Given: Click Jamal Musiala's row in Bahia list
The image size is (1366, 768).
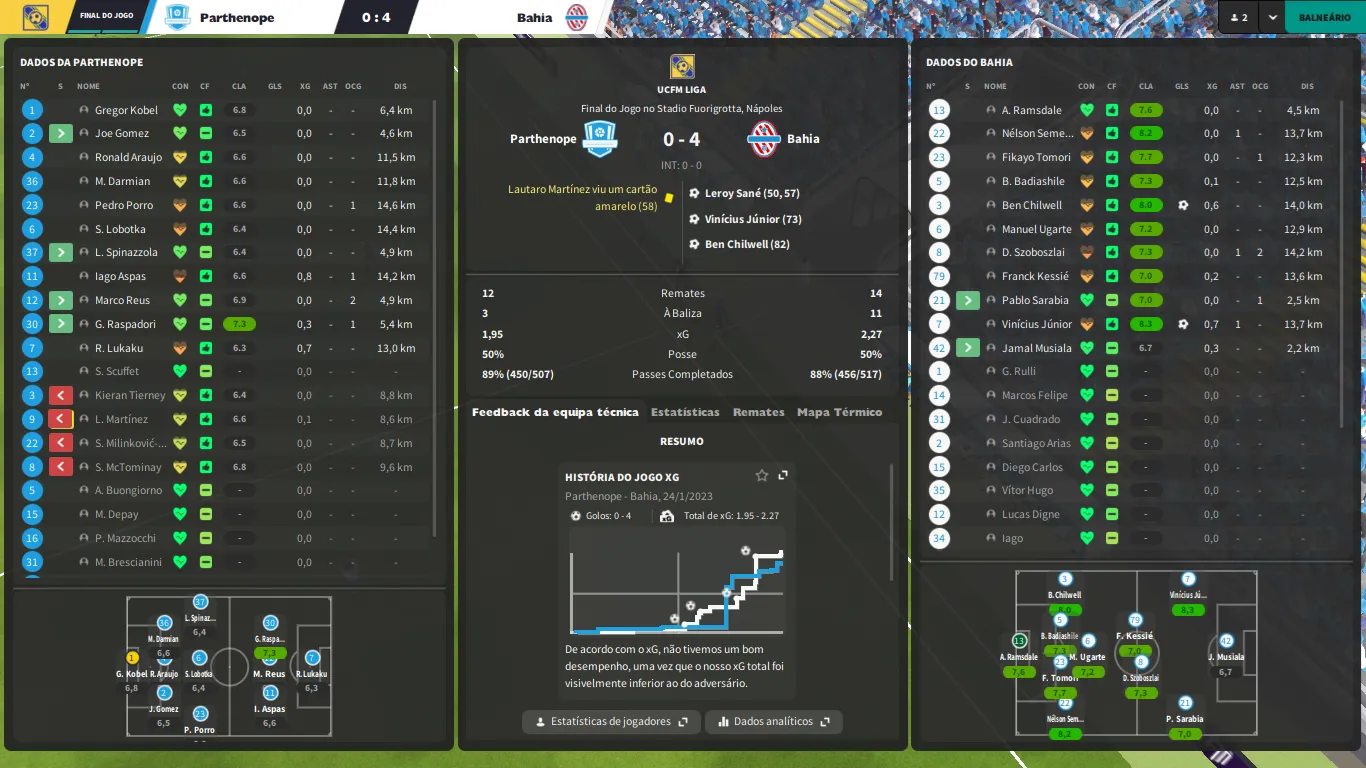Looking at the screenshot, I should click(1036, 348).
